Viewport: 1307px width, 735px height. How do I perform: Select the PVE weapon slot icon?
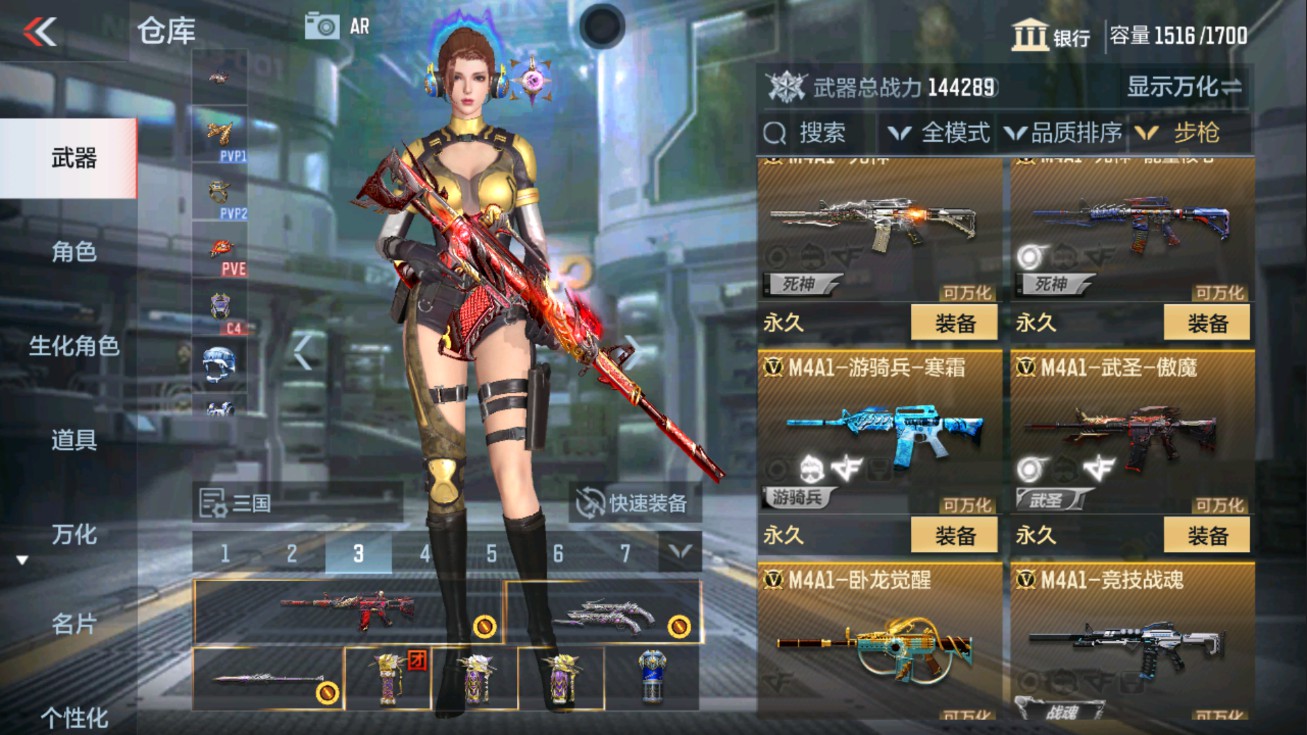point(222,246)
